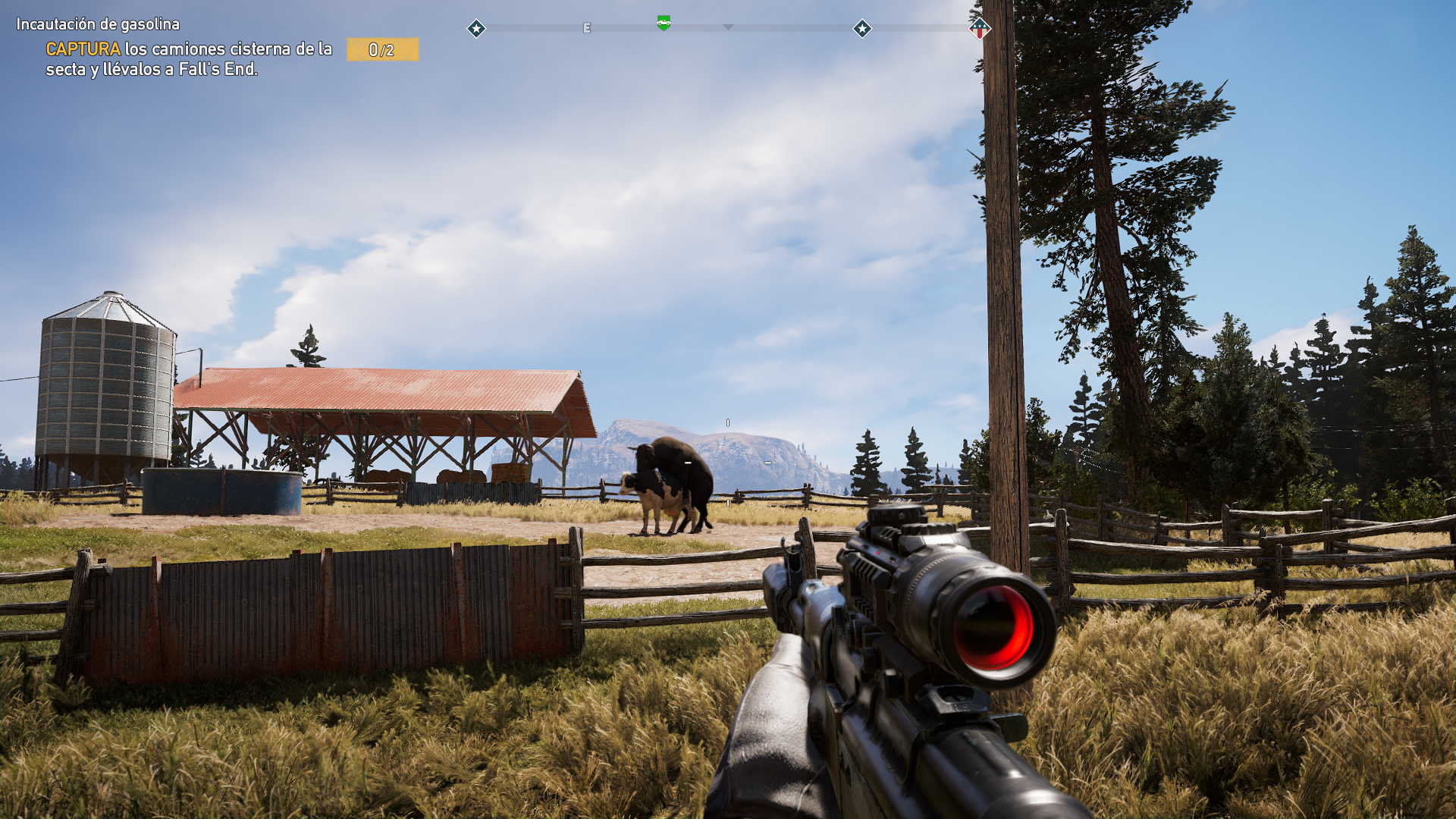Click the green vehicle marker on the compass
The width and height of the screenshot is (1456, 819).
pyautogui.click(x=664, y=24)
